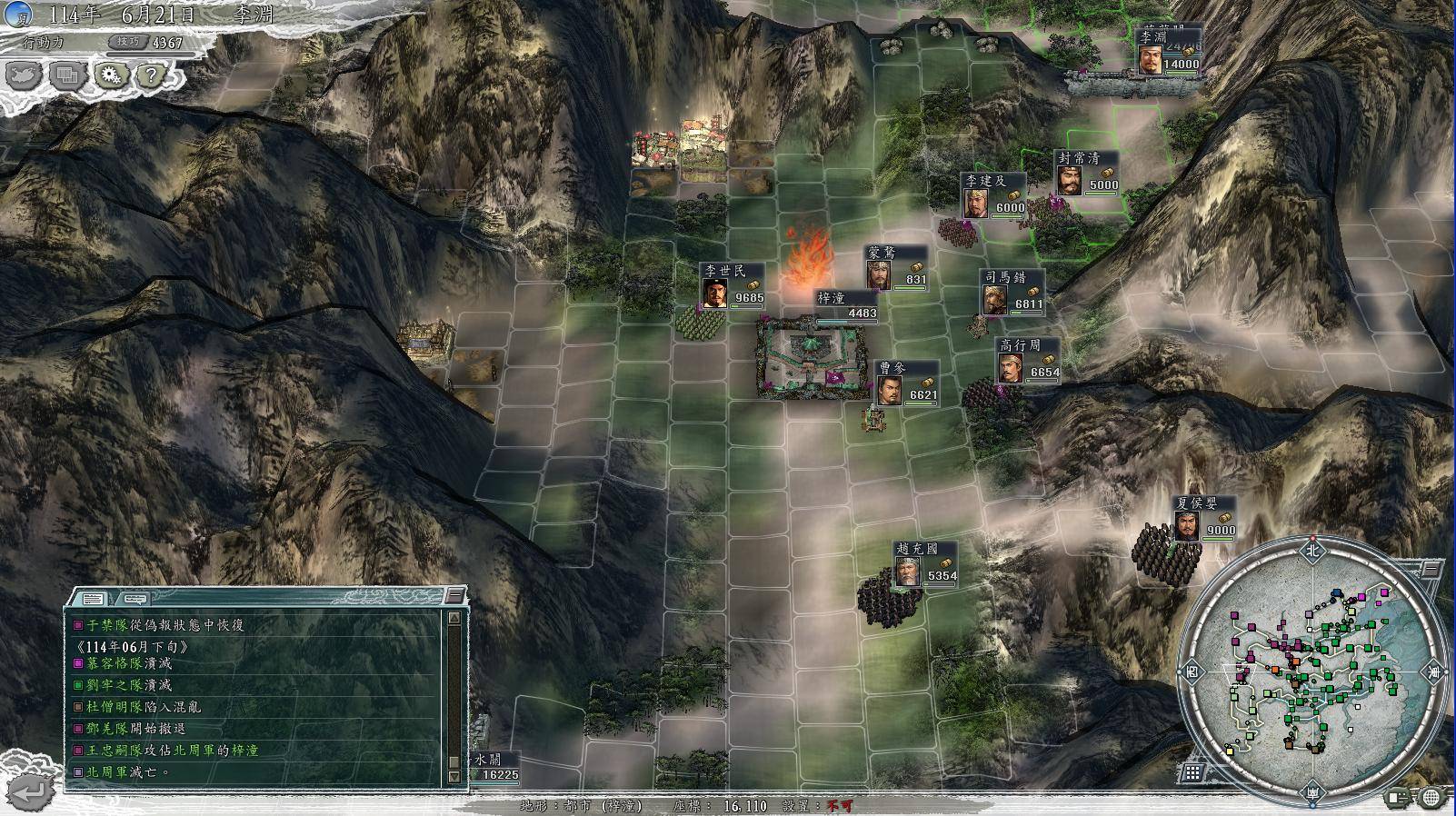1456x816 pixels.
Task: Toggle the grid button beside the minimap
Action: 1192,772
